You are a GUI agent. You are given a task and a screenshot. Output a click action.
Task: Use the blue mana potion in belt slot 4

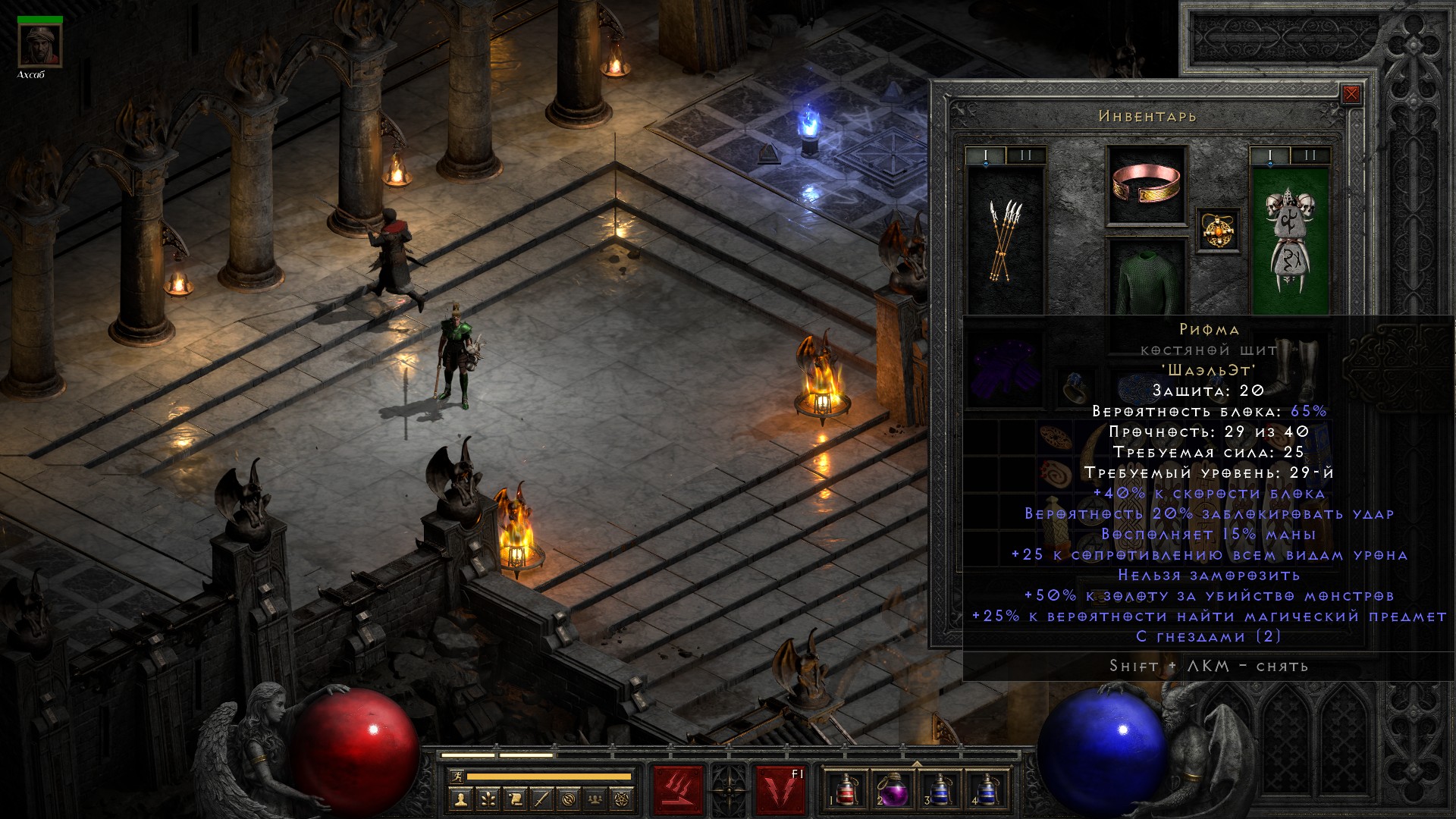coord(987,790)
